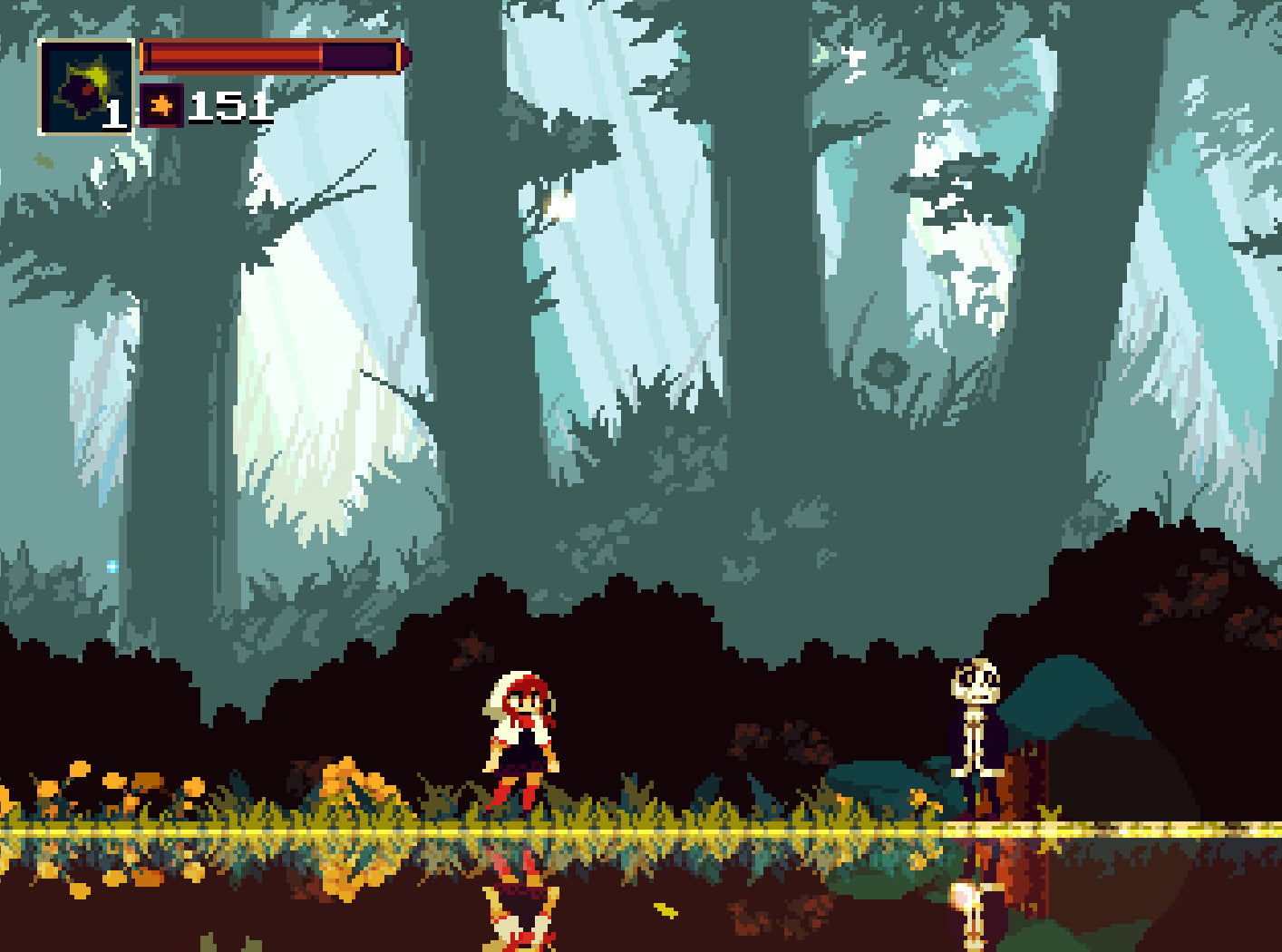Click the white bird flying near the treetops
1282x952 pixels.
click(852, 59)
